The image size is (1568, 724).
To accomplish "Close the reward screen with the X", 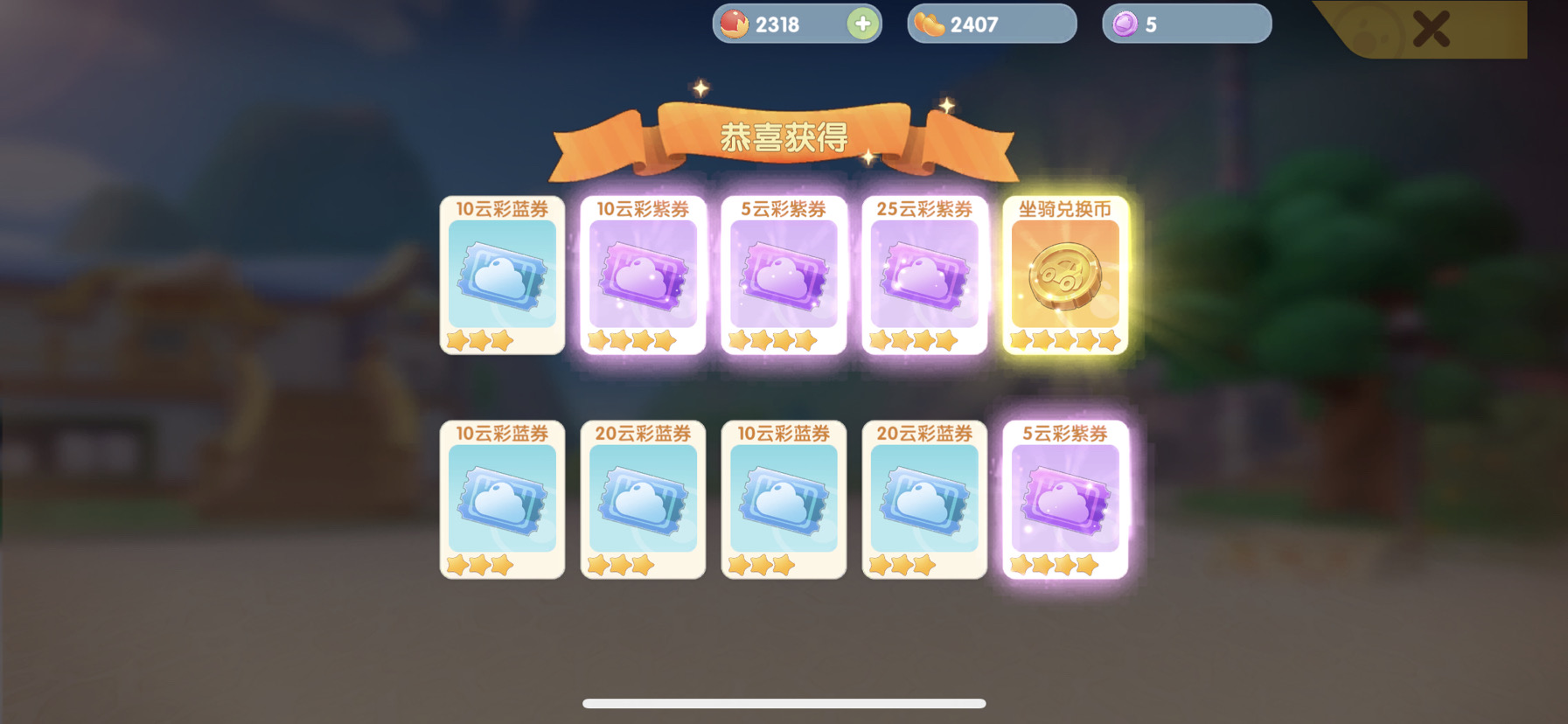I will pos(1431,28).
